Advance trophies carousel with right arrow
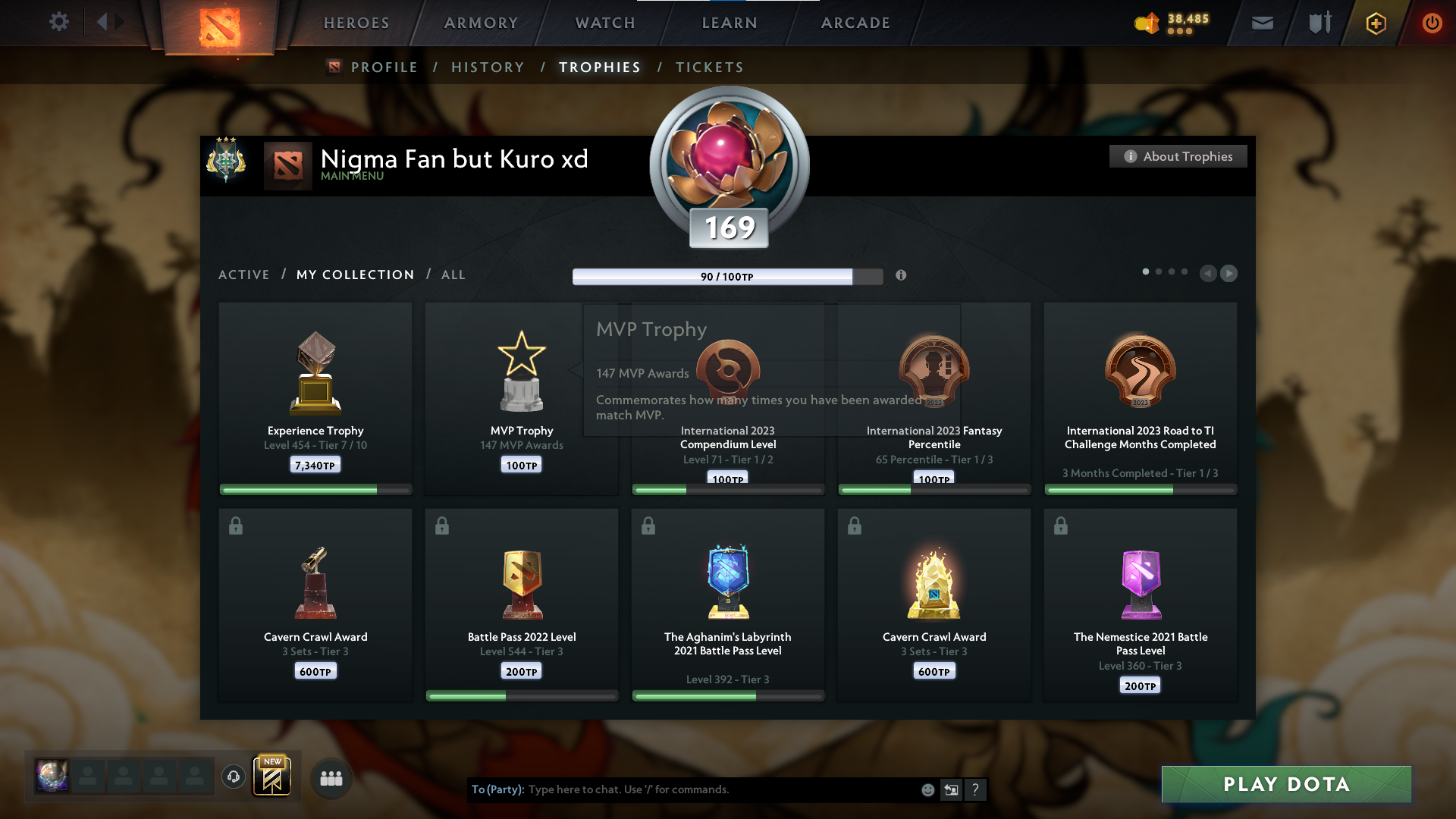 tap(1229, 274)
